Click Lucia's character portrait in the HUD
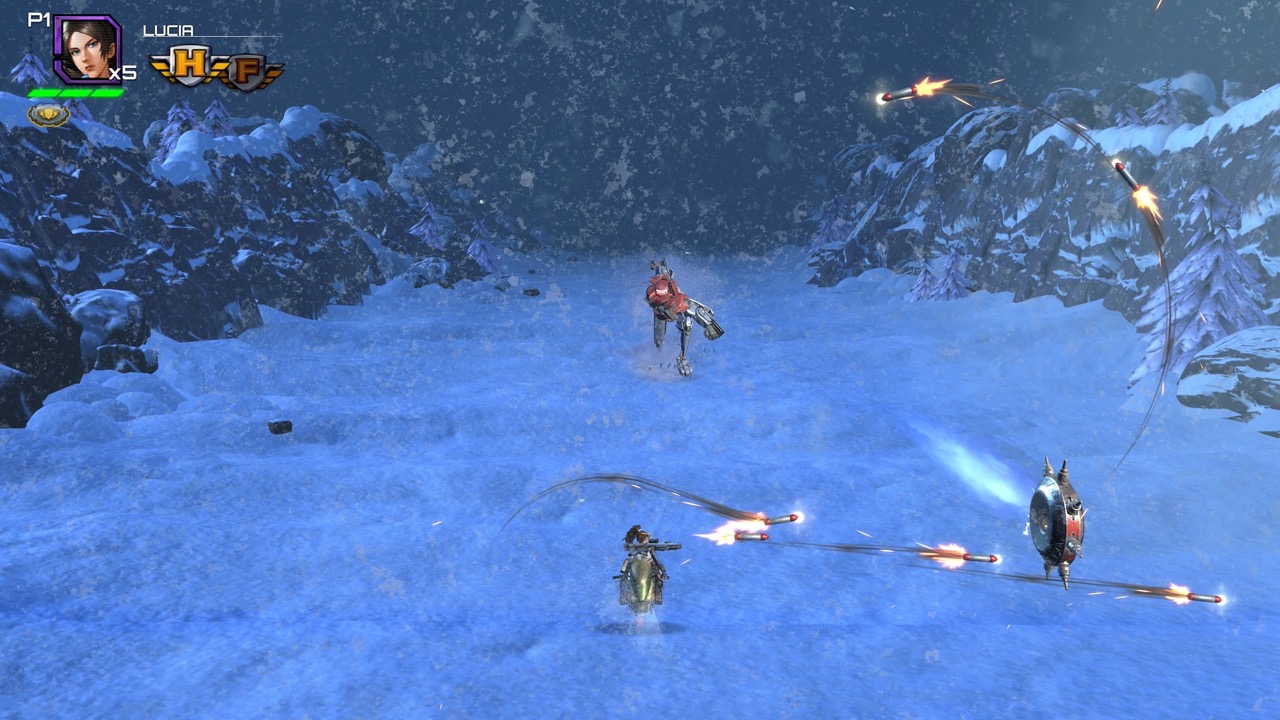The width and height of the screenshot is (1280, 720). (85, 48)
